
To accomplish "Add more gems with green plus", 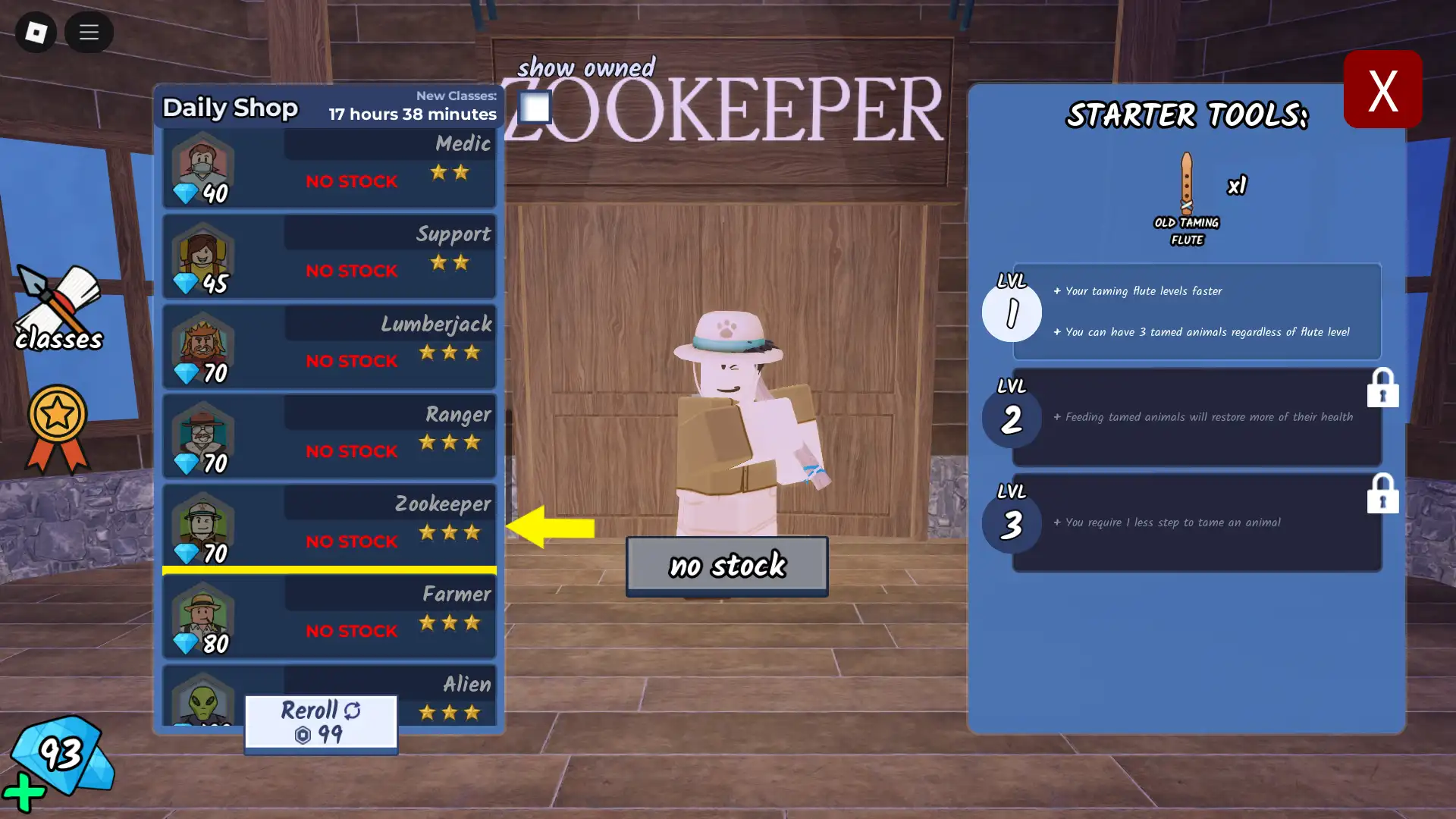I will [x=24, y=792].
